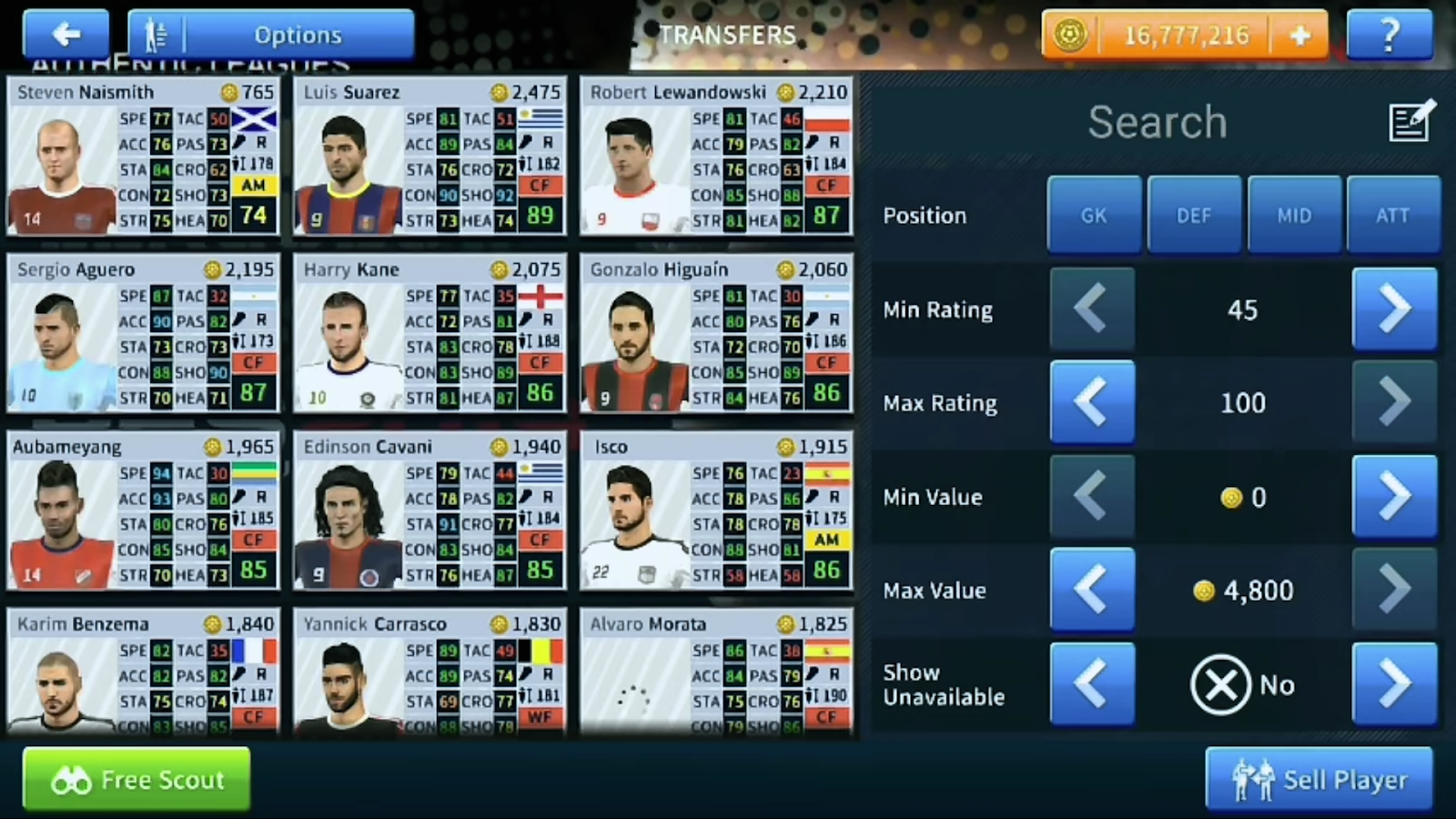Screen dimensions: 1456x819
Task: Decrease the Max Rating value
Action: click(x=1092, y=402)
